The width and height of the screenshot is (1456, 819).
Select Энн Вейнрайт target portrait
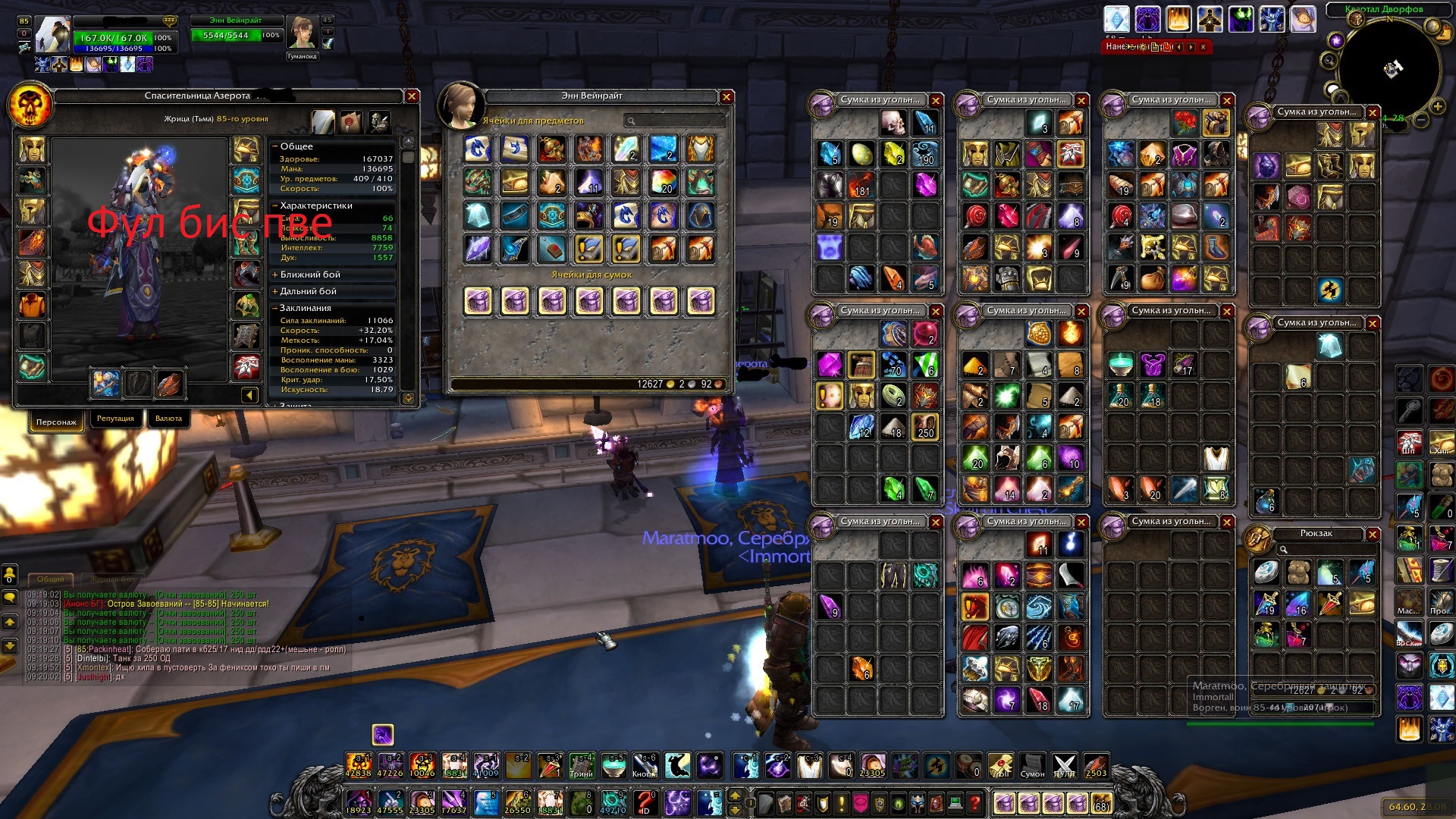pos(301,33)
